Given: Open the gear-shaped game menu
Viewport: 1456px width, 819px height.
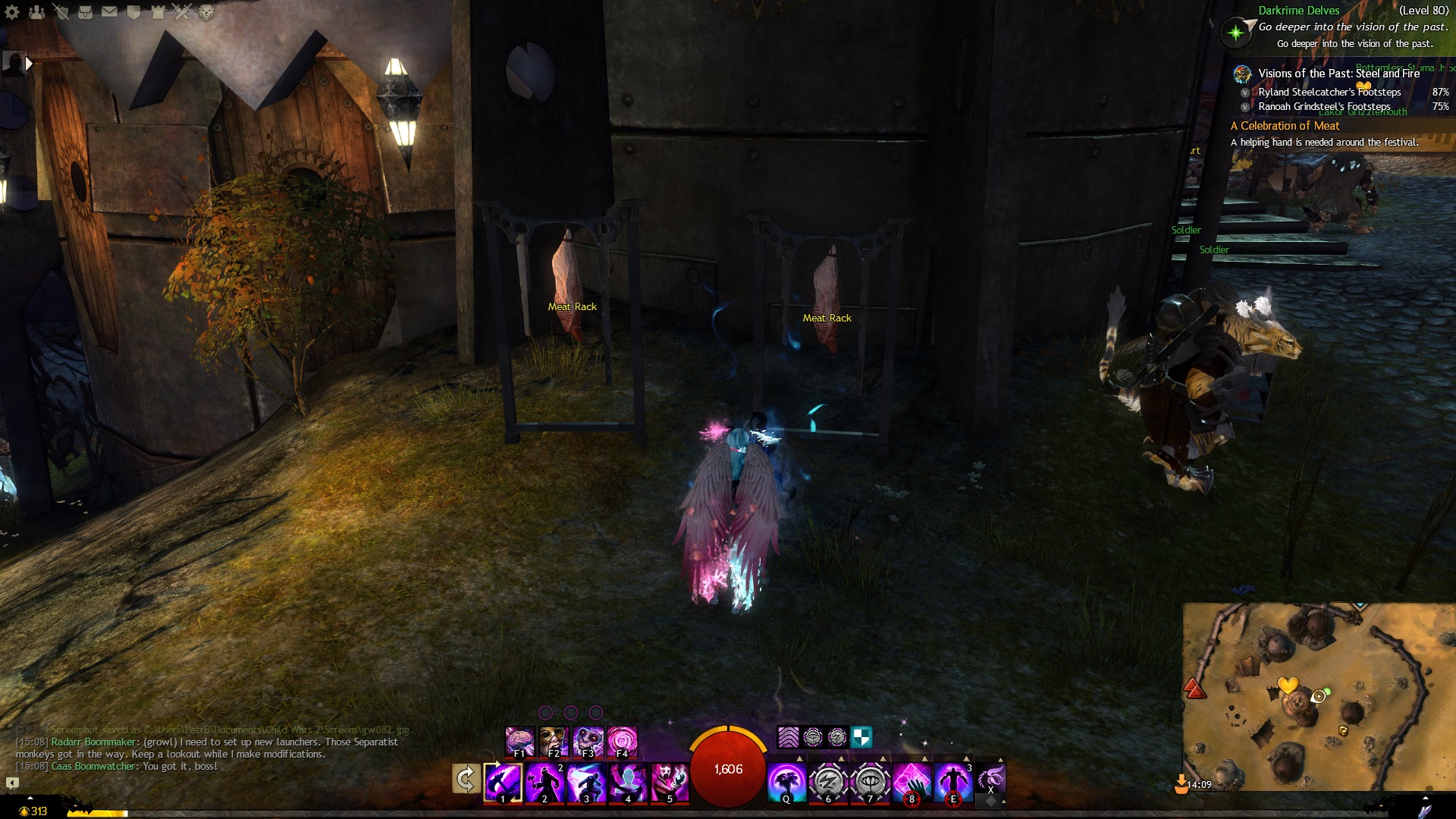Looking at the screenshot, I should (12, 12).
